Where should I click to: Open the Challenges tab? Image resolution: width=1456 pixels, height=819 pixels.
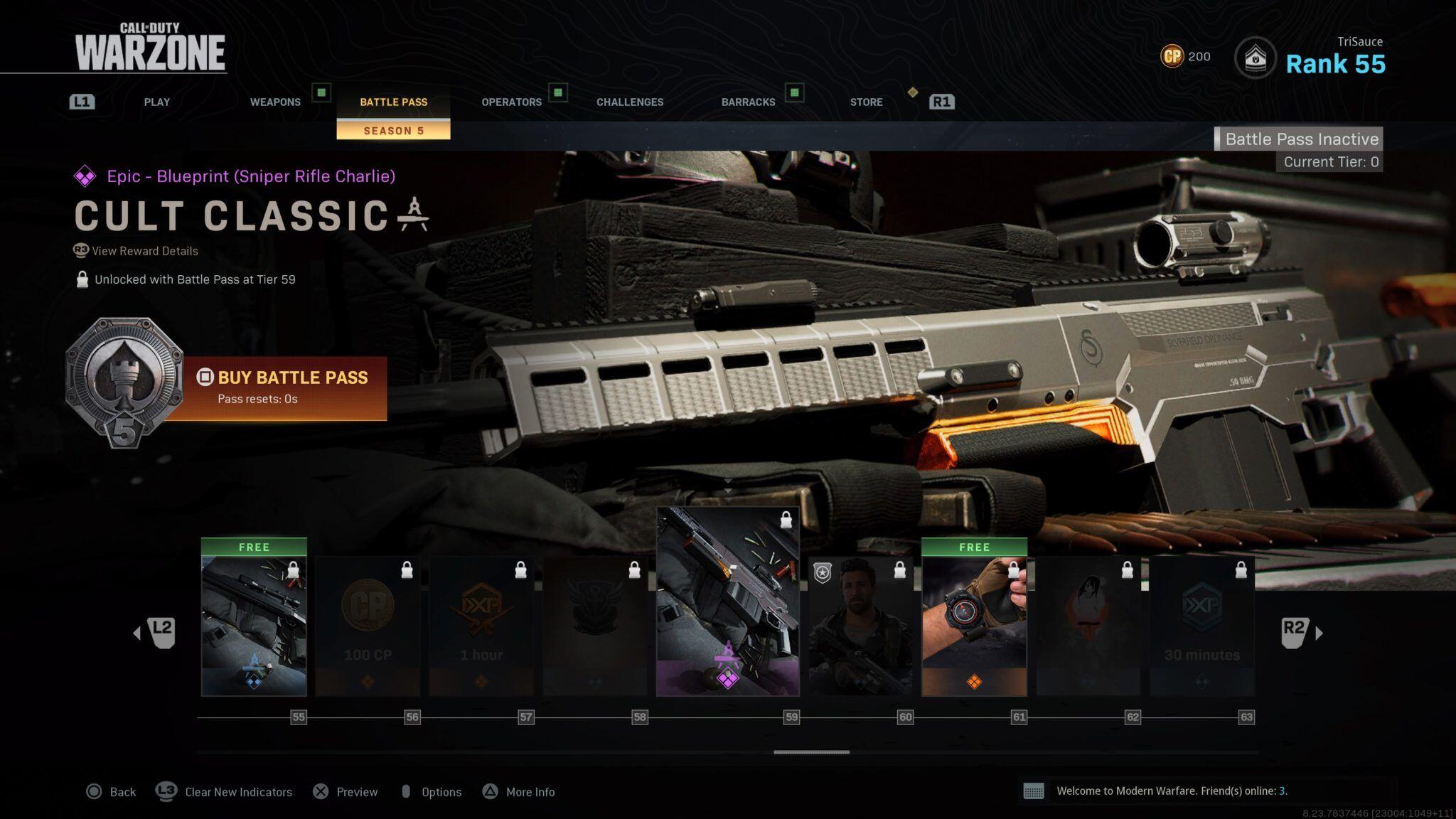630,102
